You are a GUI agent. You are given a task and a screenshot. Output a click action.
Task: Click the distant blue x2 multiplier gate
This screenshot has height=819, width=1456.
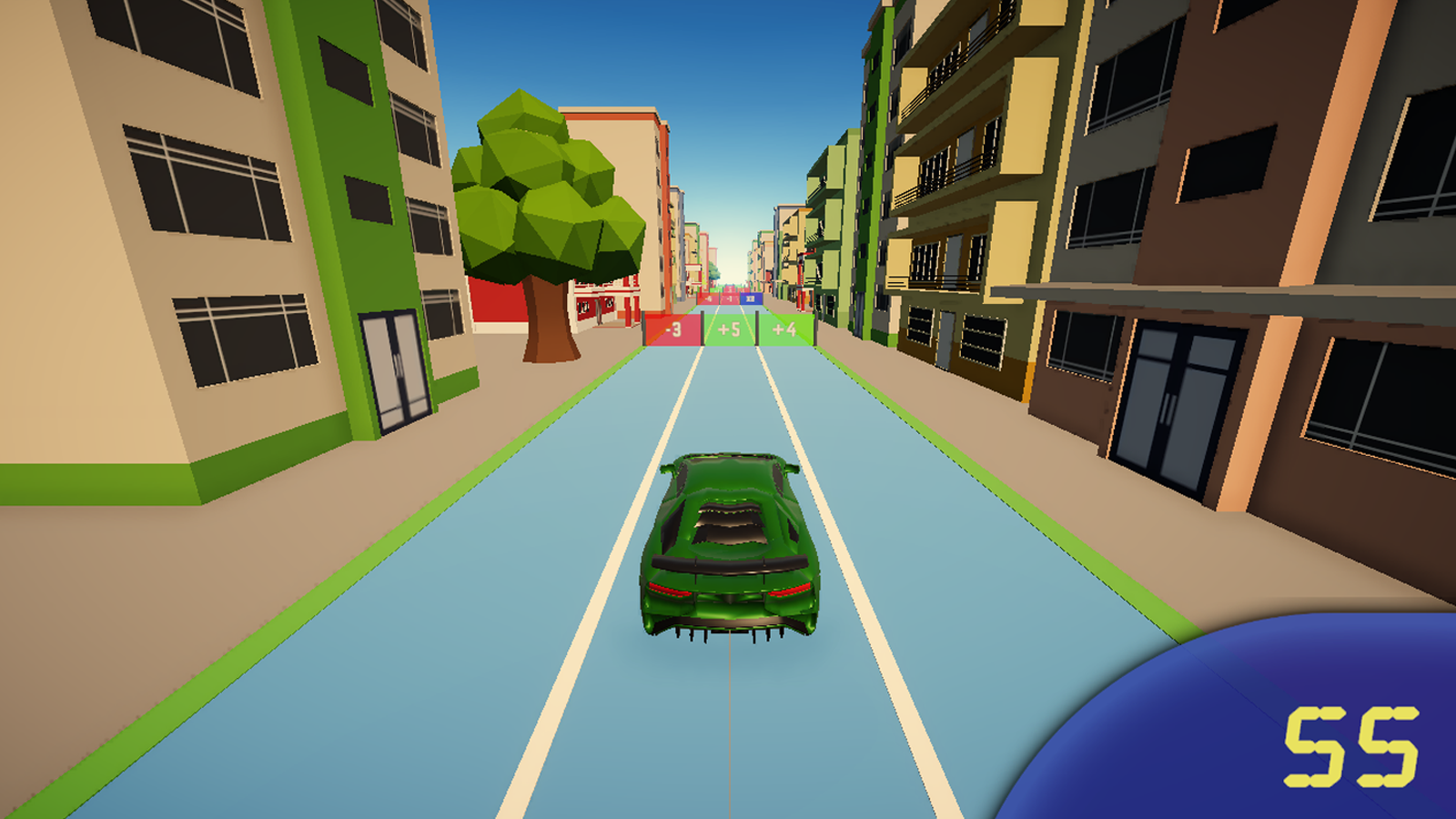coord(750,298)
